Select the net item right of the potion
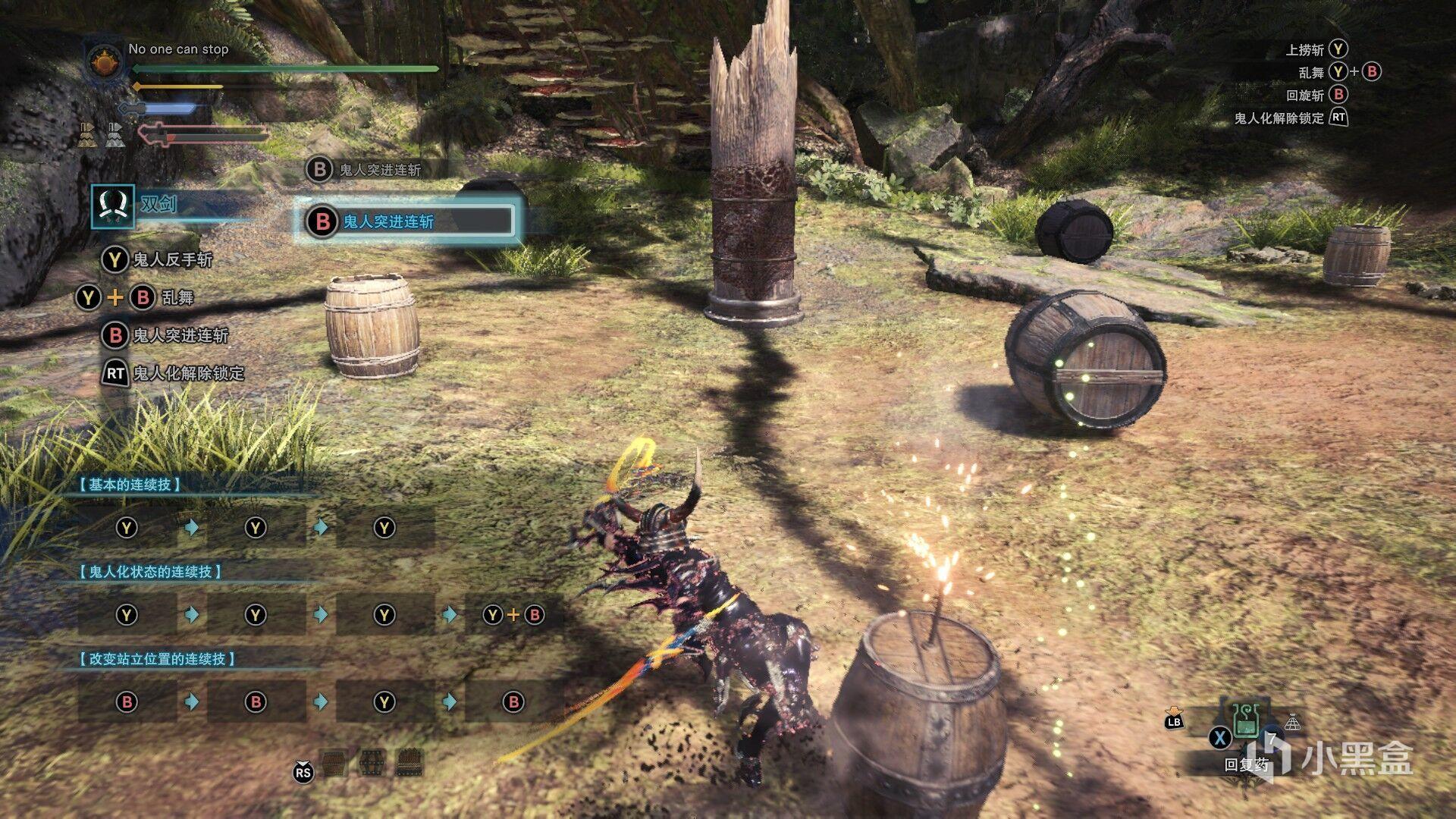The image size is (1456, 819). tap(1292, 723)
